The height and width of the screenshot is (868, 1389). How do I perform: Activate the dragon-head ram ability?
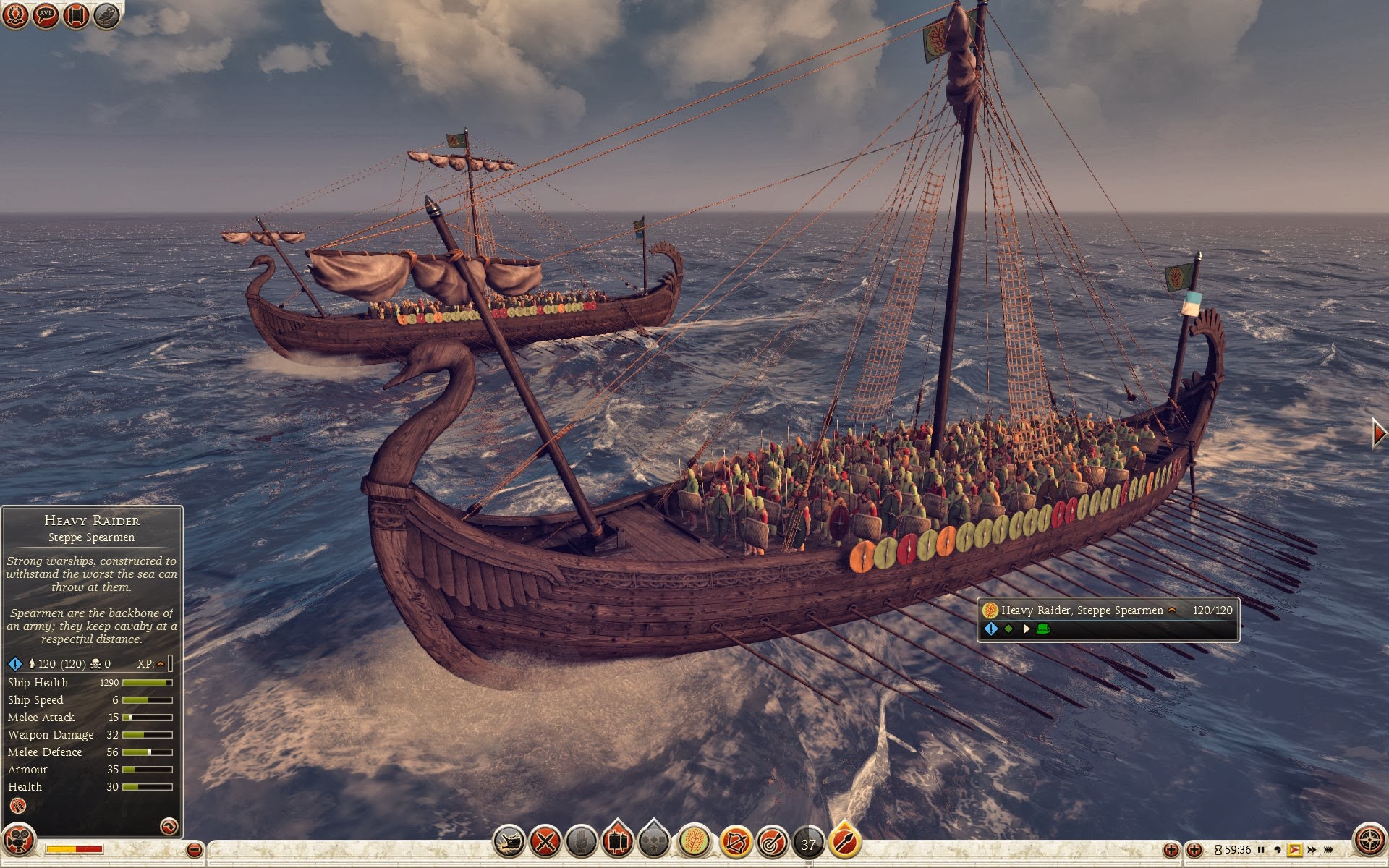[x=509, y=842]
